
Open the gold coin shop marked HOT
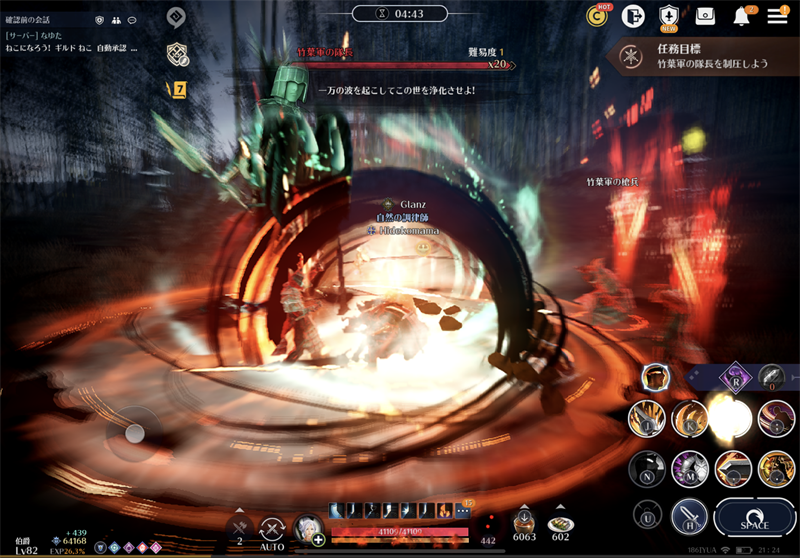pyautogui.click(x=598, y=15)
